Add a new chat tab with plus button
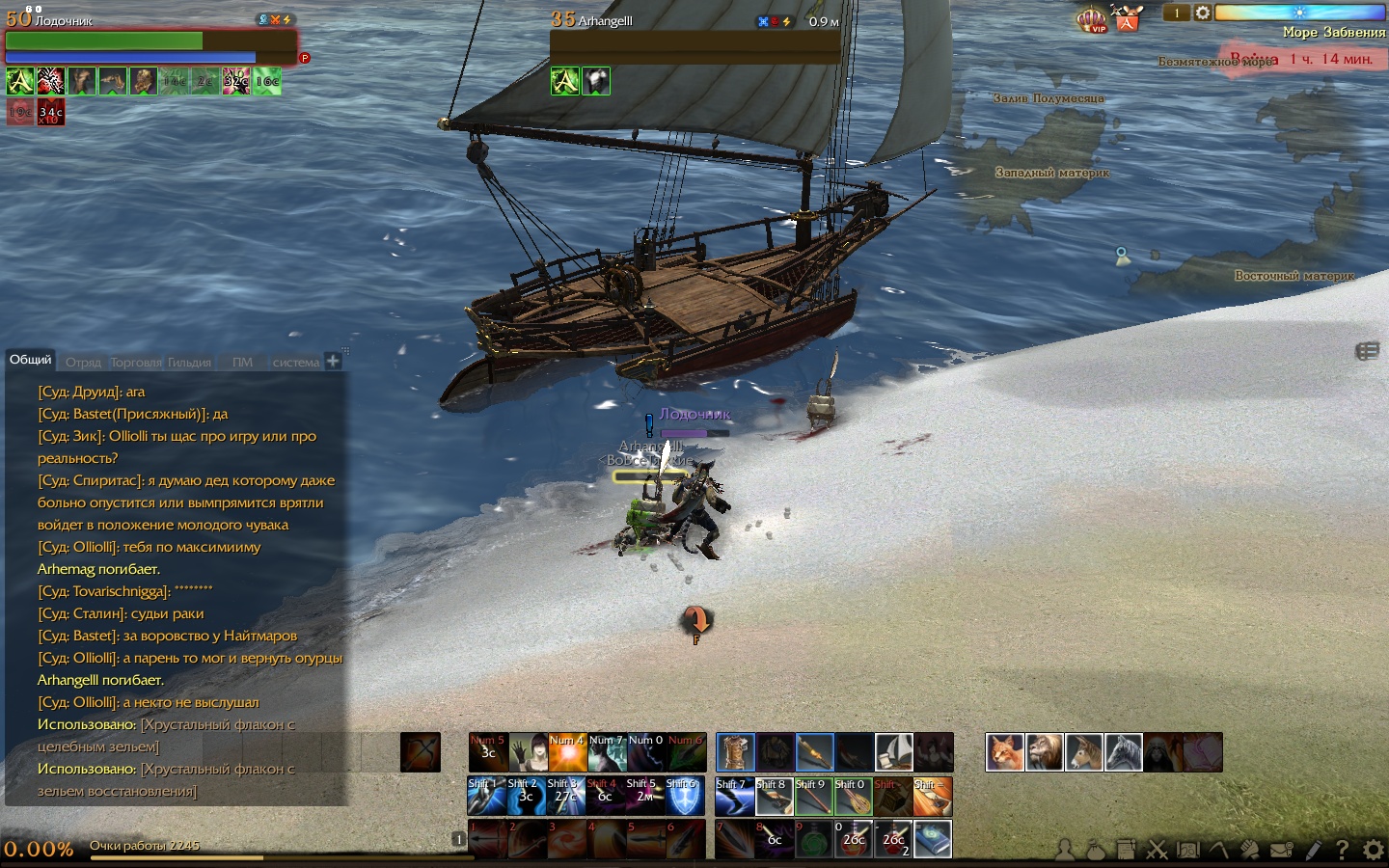1389x868 pixels. coord(333,362)
